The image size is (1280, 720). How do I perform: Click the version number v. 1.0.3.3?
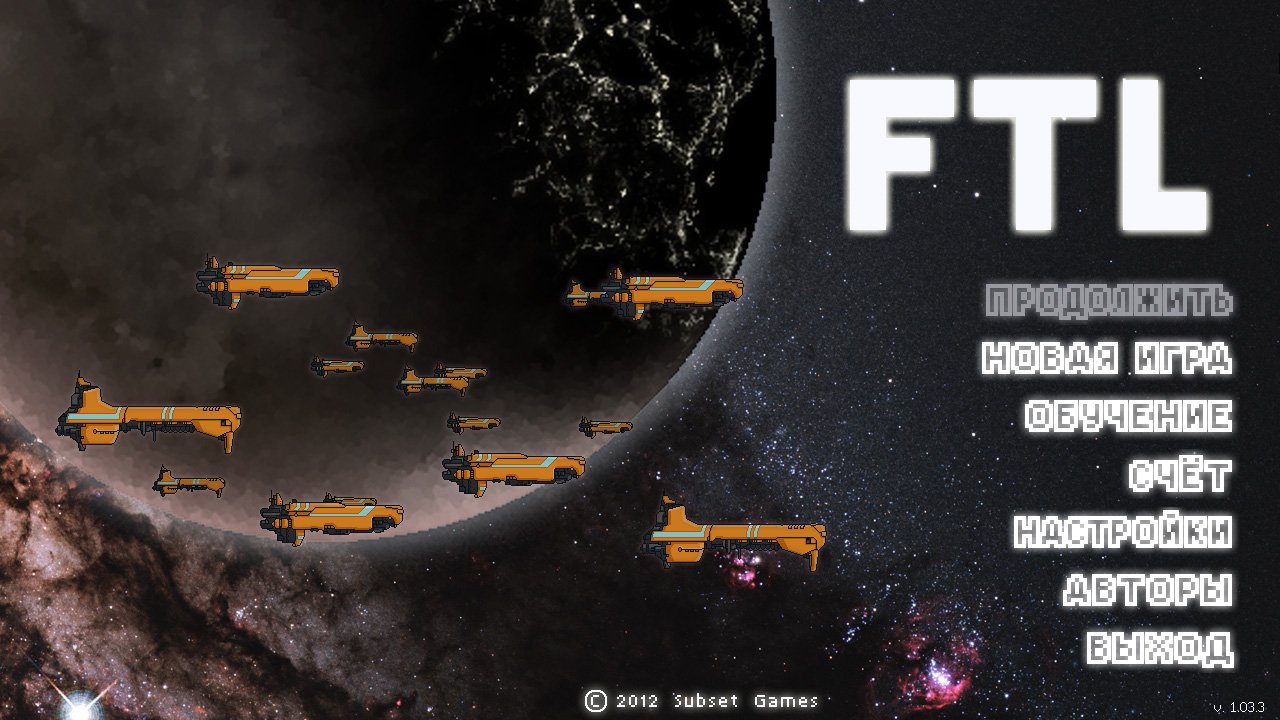pos(1237,706)
